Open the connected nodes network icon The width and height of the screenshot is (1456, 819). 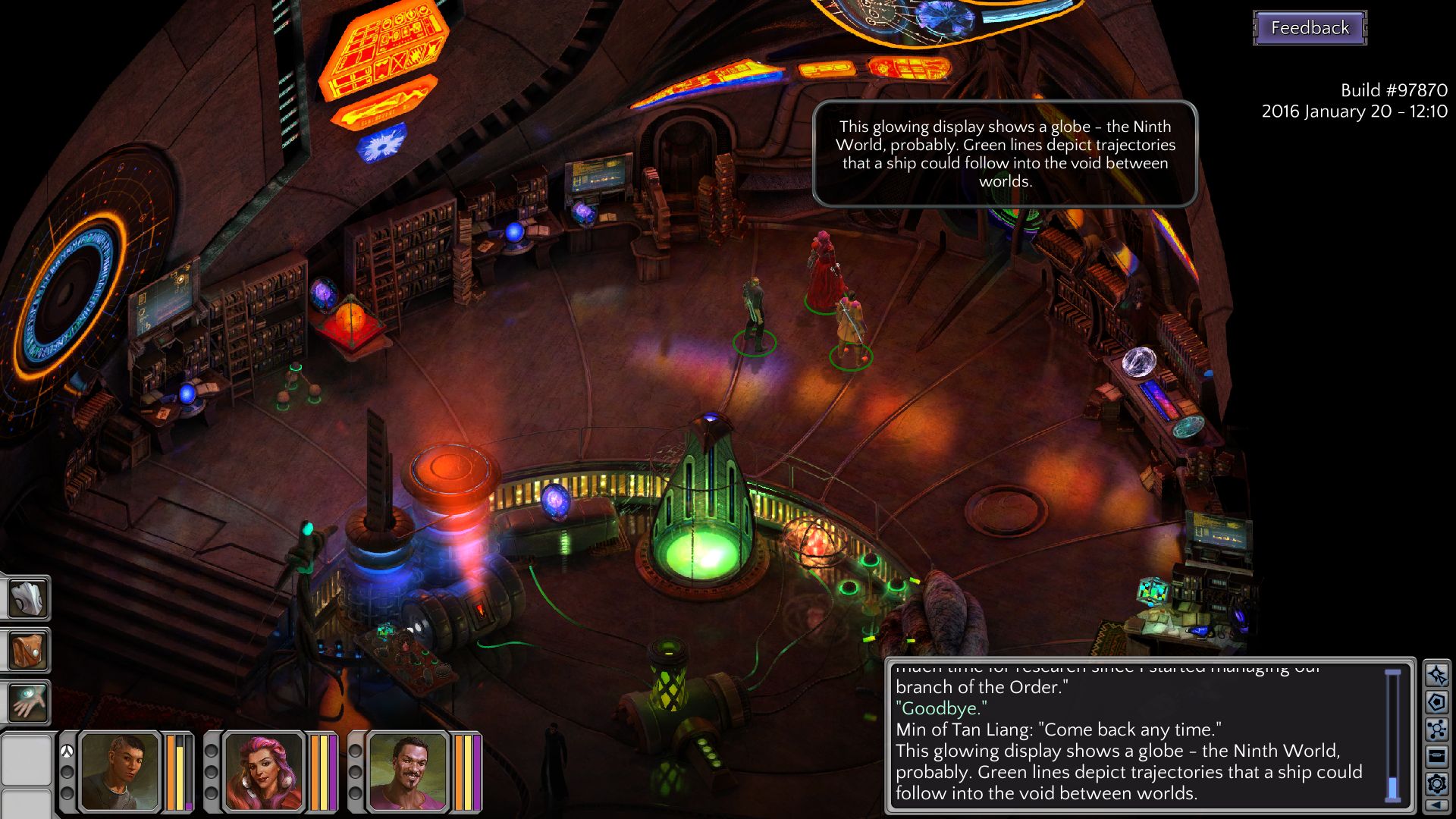[1436, 730]
